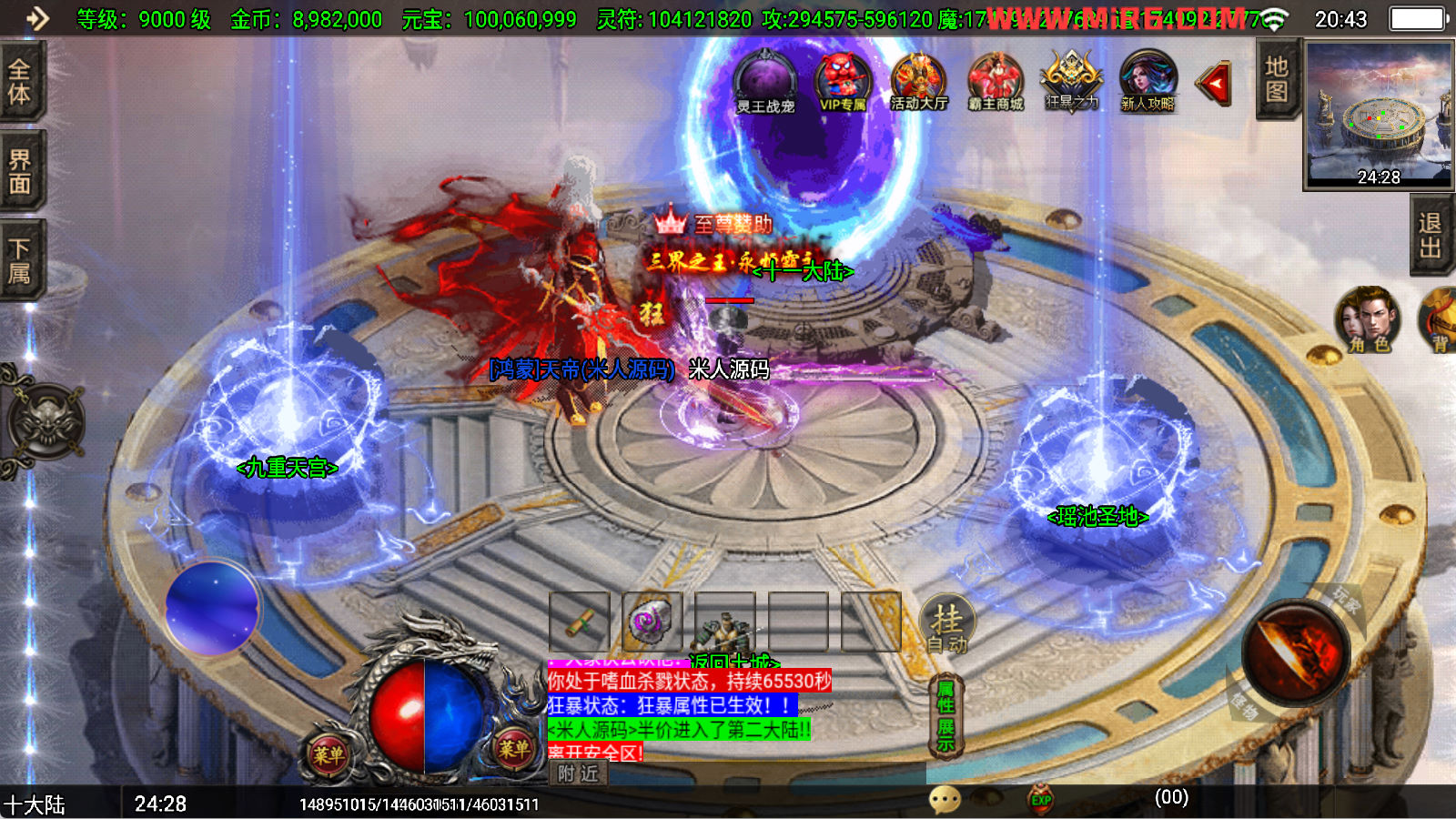Switch to the 界面 side tab
Screen dimensions: 1456x819
pos(20,171)
